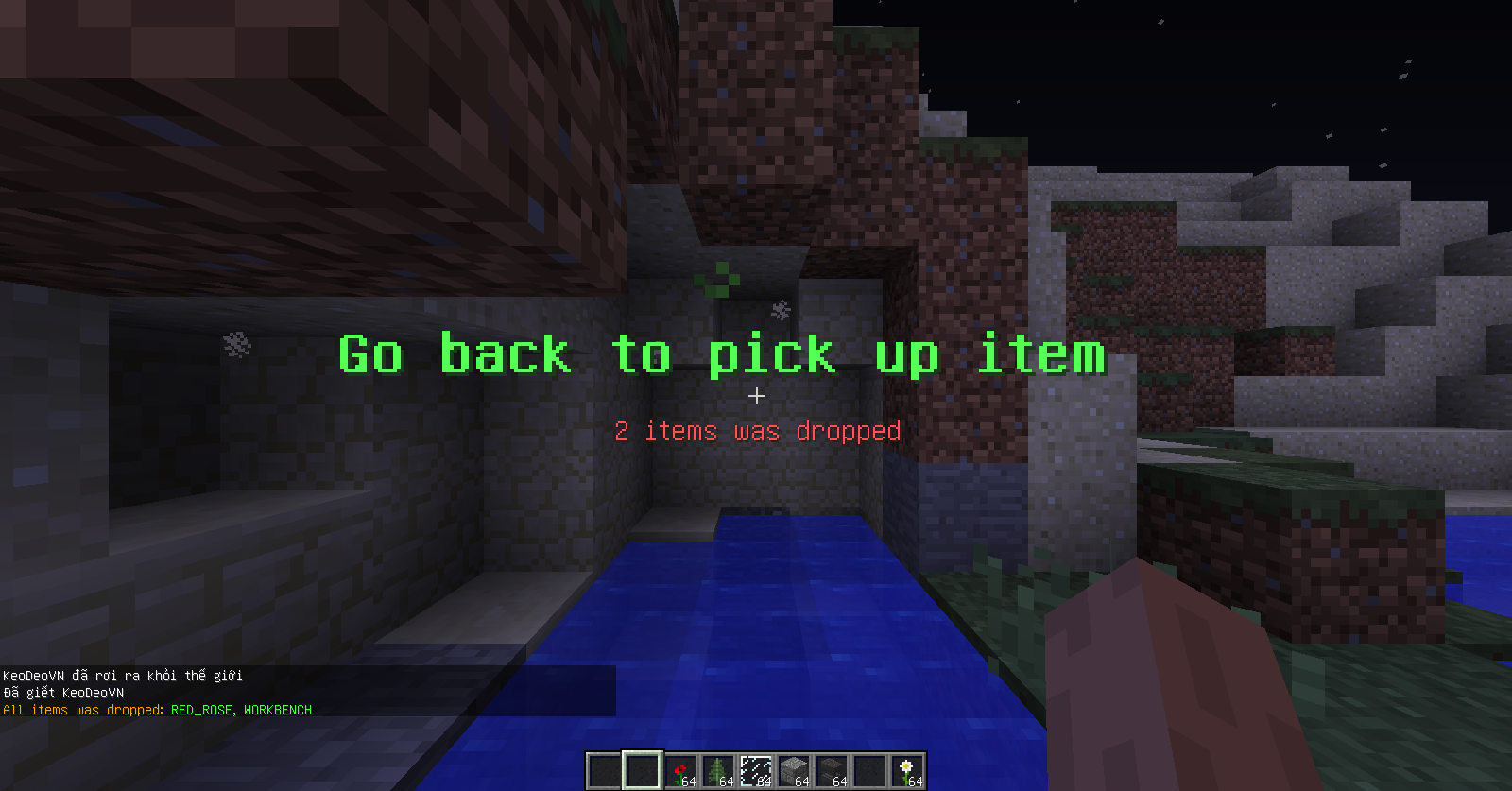Viewport: 1512px width, 791px height.
Task: Click the 'KeoDeoVN đã rơi ra khỏi thế giới' message
Action: (121, 675)
